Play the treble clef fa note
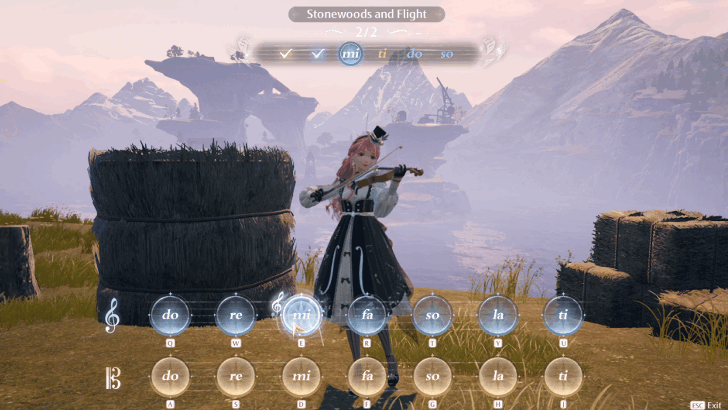 (x=367, y=315)
